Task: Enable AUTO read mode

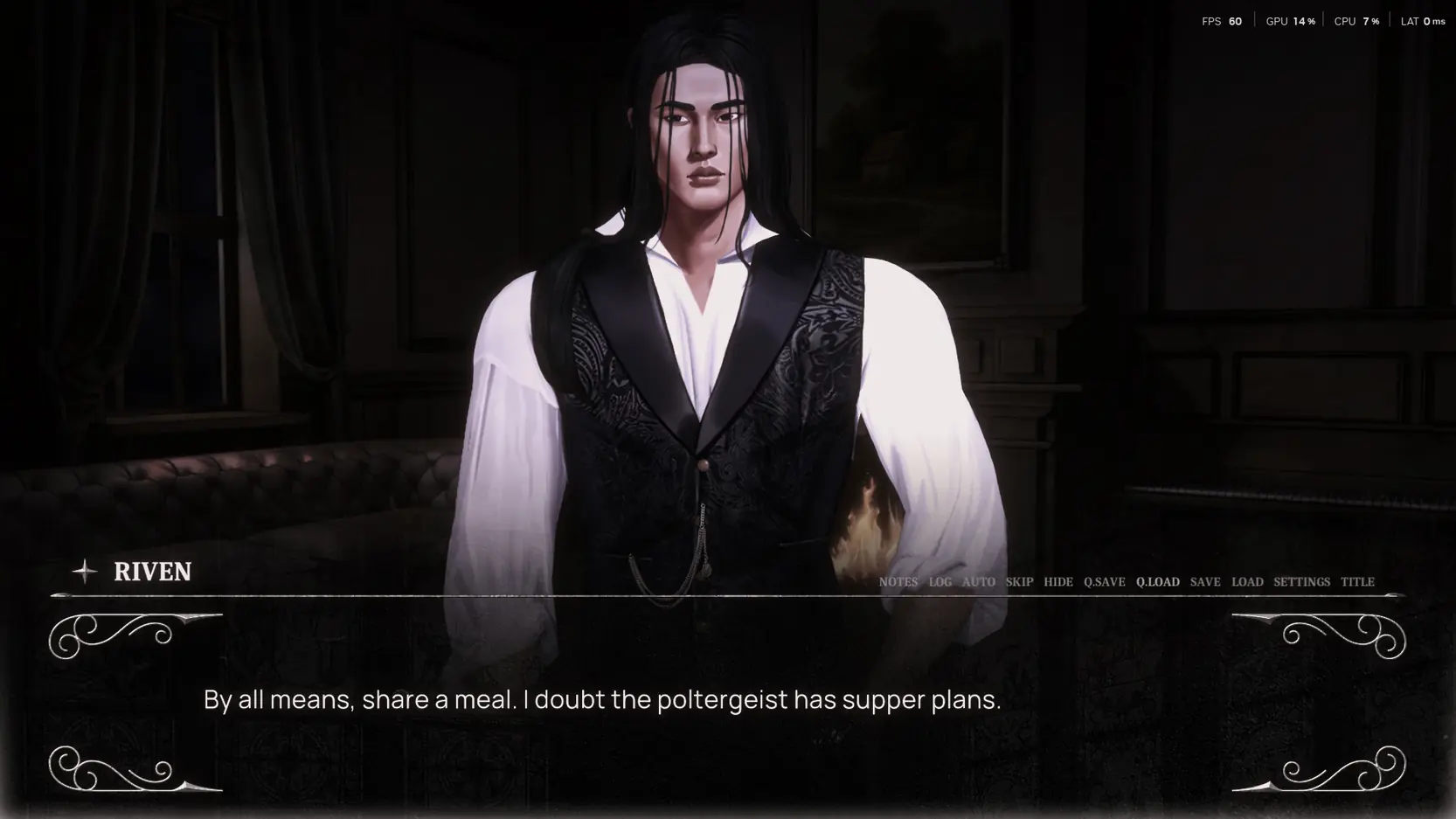Action: pos(978,581)
